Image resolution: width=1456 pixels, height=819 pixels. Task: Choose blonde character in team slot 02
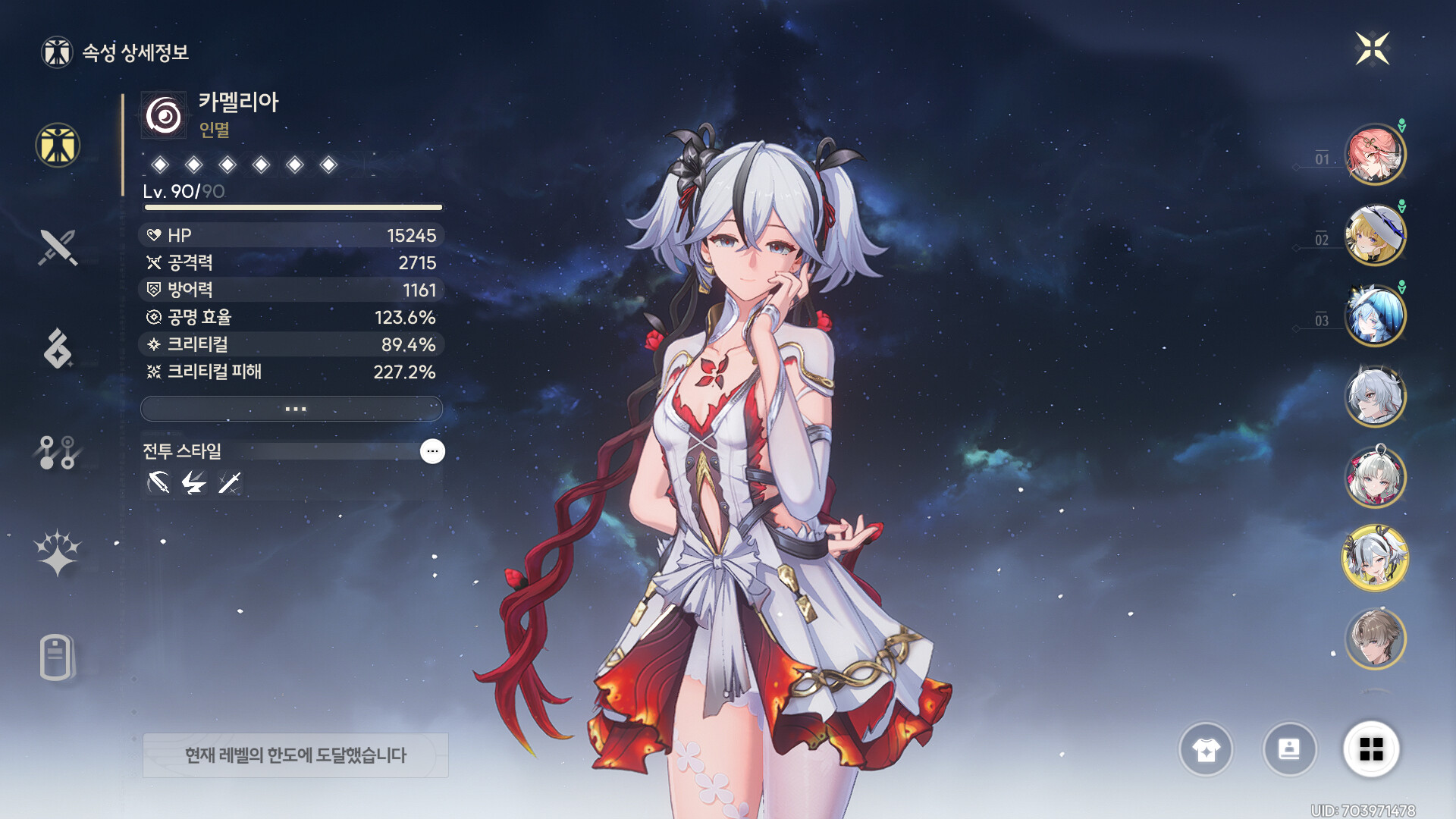[x=1375, y=235]
